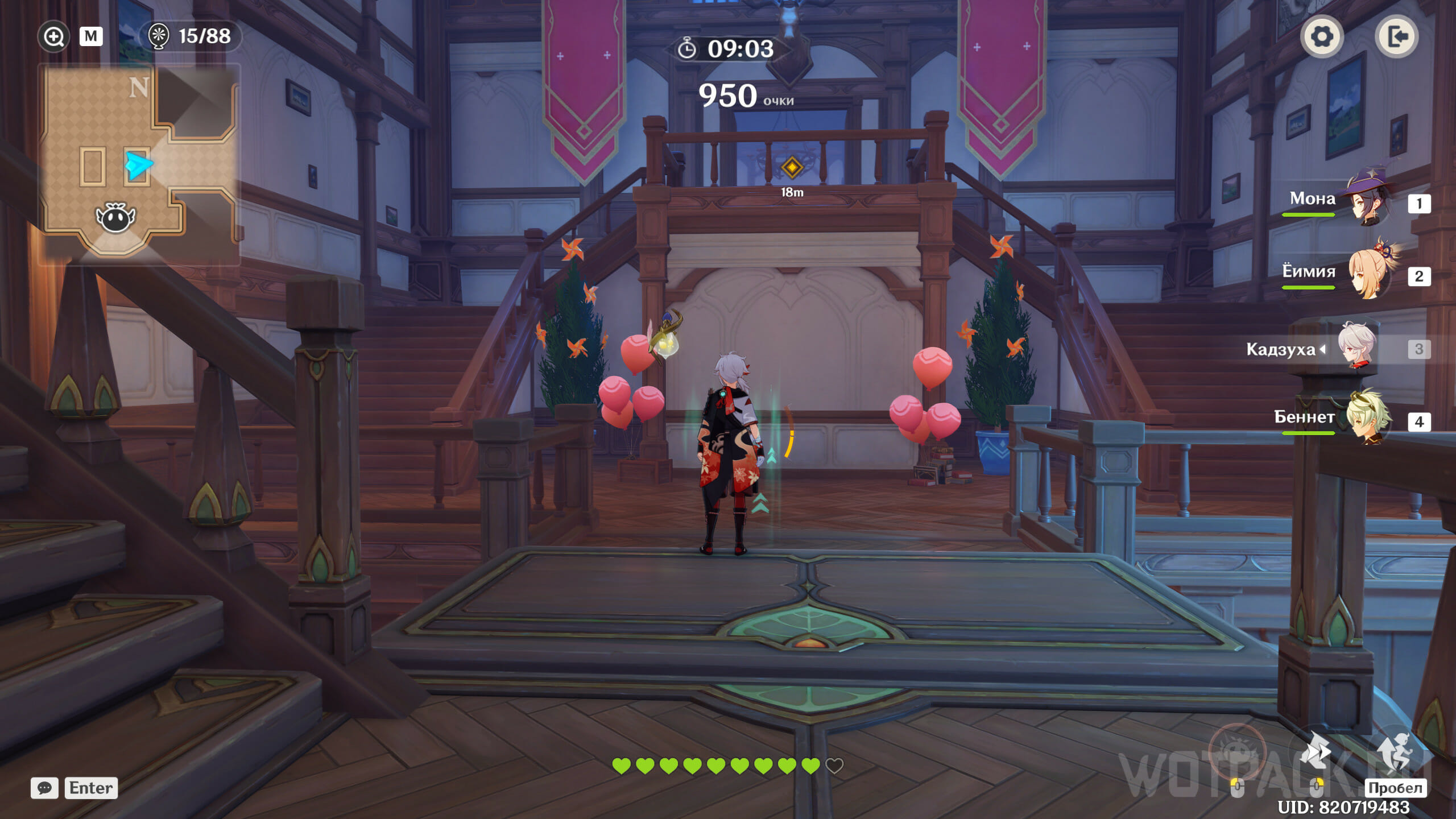Viewport: 1456px width, 819px height.
Task: Select the diamond objective marker 18m
Action: [792, 168]
